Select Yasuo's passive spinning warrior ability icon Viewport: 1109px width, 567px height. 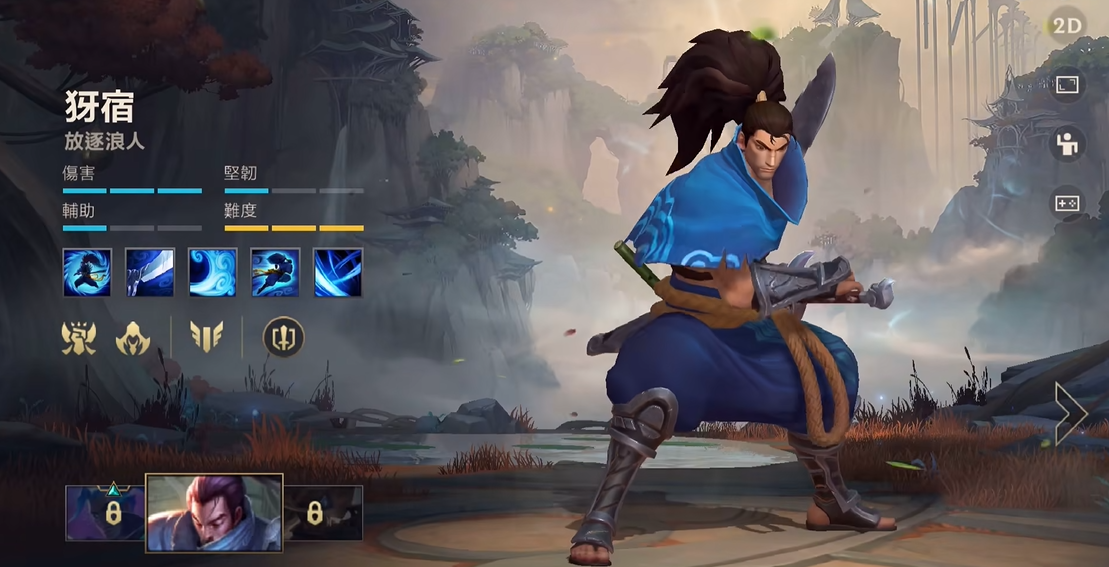pyautogui.click(x=87, y=273)
